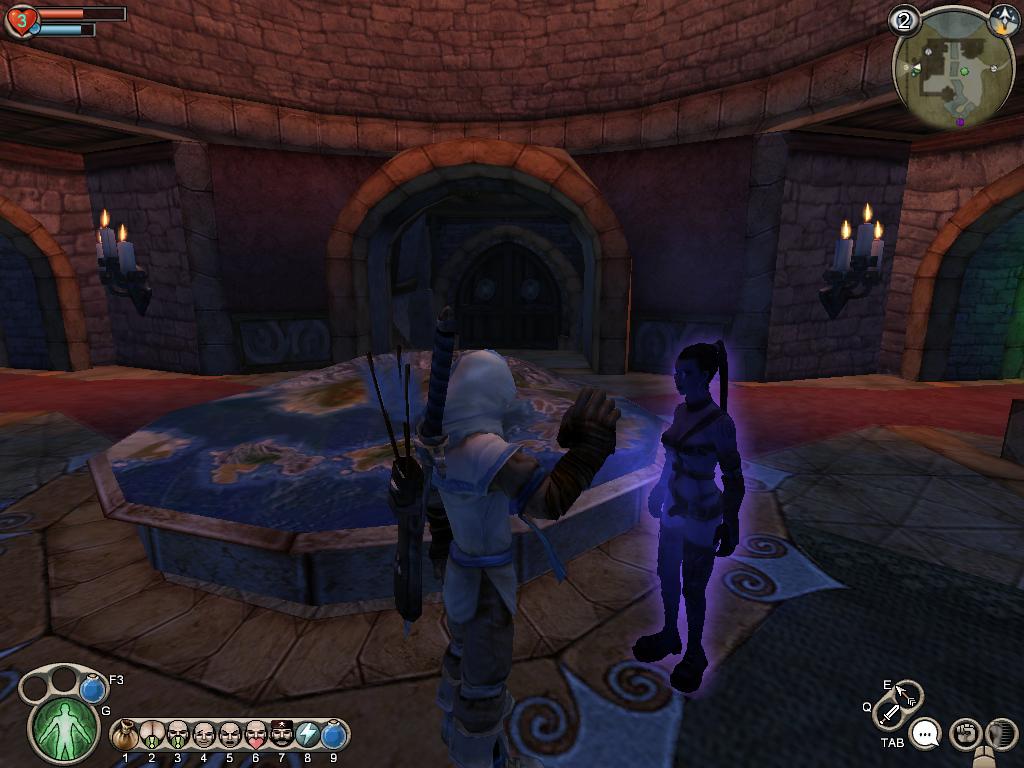Click the green quest marker on minimap
Screen dimensions: 1024x768
click(x=964, y=71)
